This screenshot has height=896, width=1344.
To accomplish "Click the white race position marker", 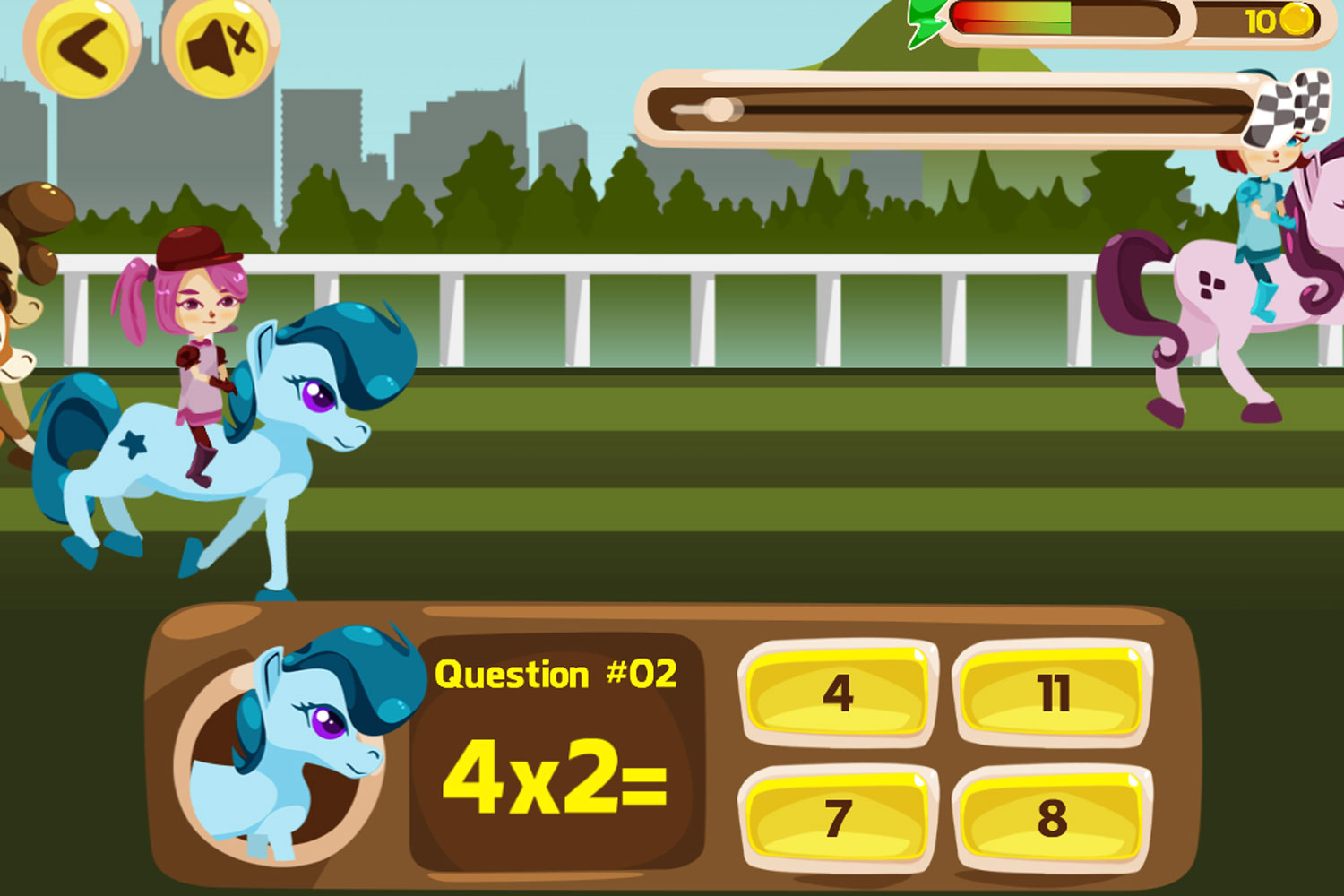I will point(719,108).
